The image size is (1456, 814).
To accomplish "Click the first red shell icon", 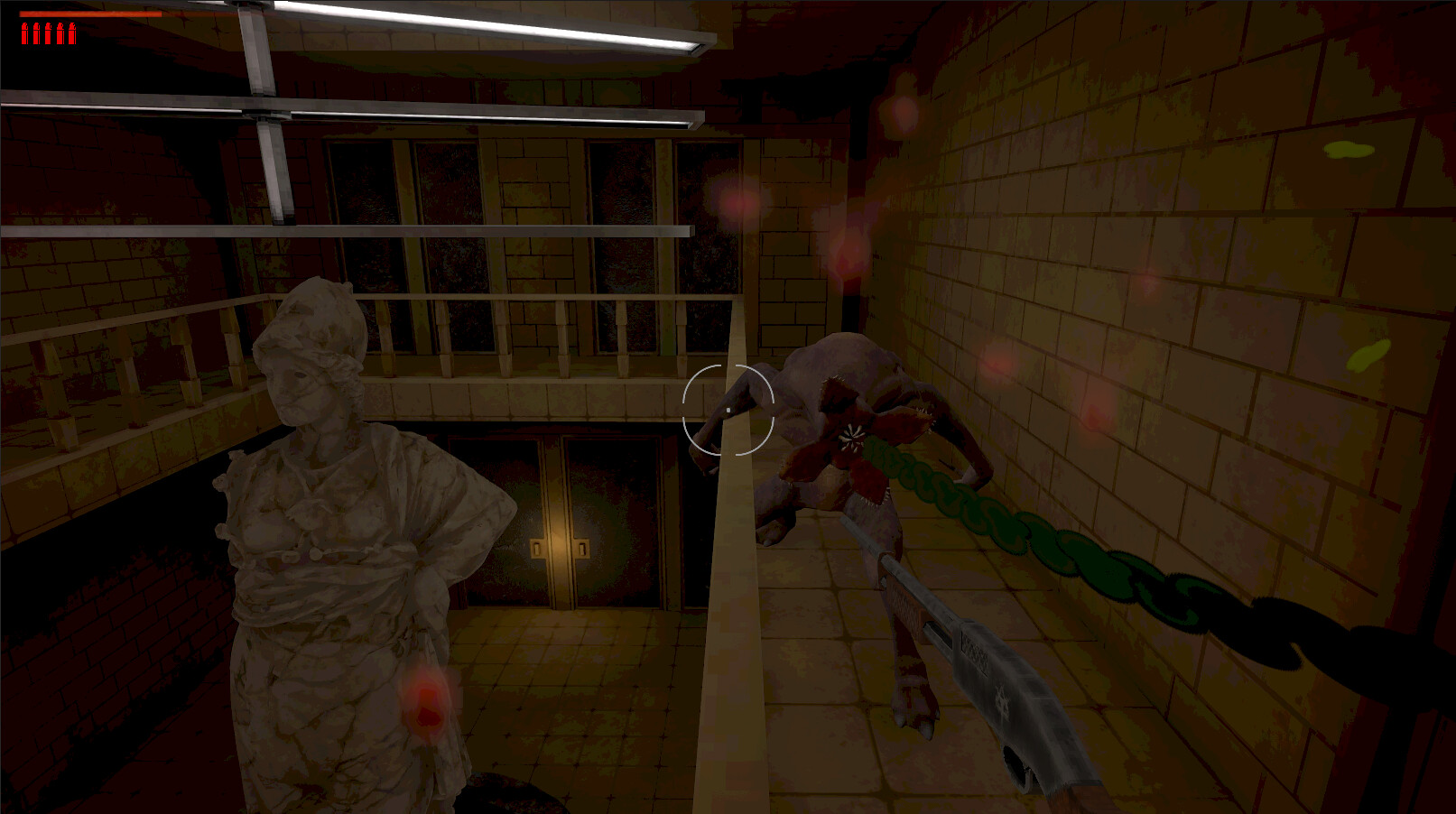I will (x=24, y=33).
